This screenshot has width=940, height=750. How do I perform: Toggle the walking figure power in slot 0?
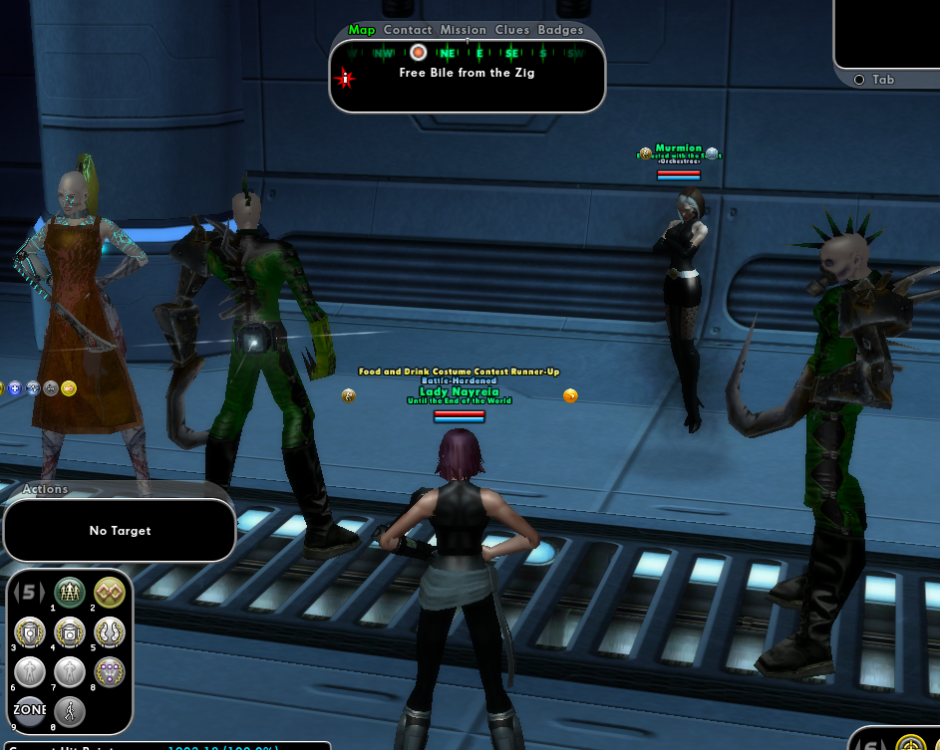pyautogui.click(x=70, y=710)
